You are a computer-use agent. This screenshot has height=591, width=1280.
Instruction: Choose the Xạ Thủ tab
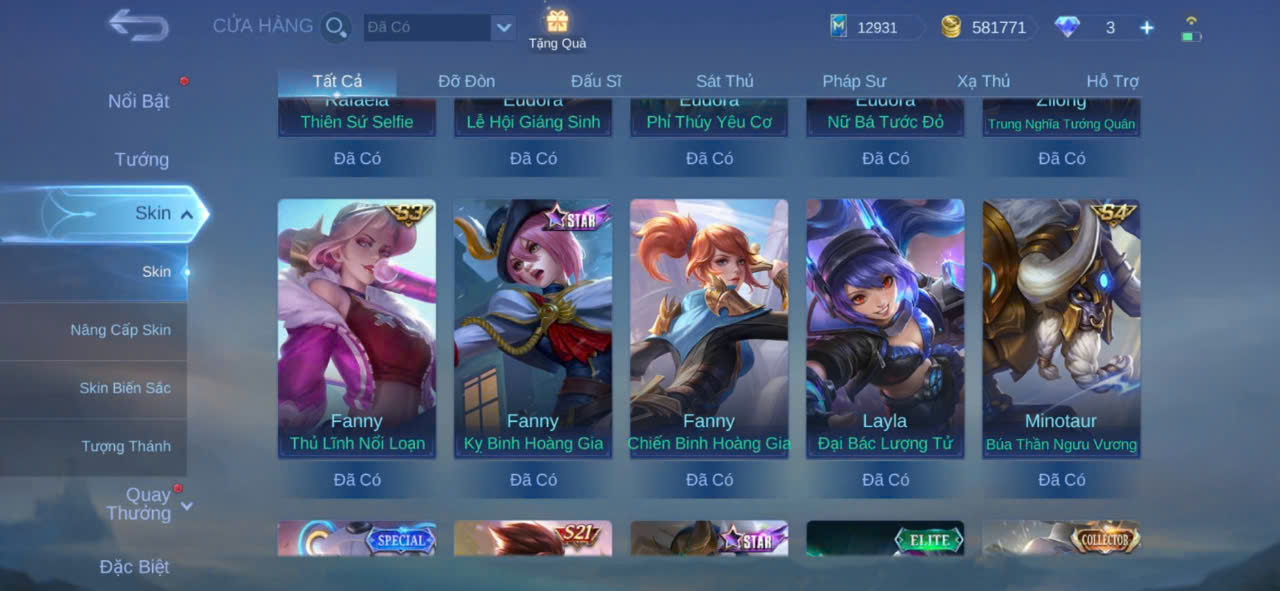tap(983, 81)
